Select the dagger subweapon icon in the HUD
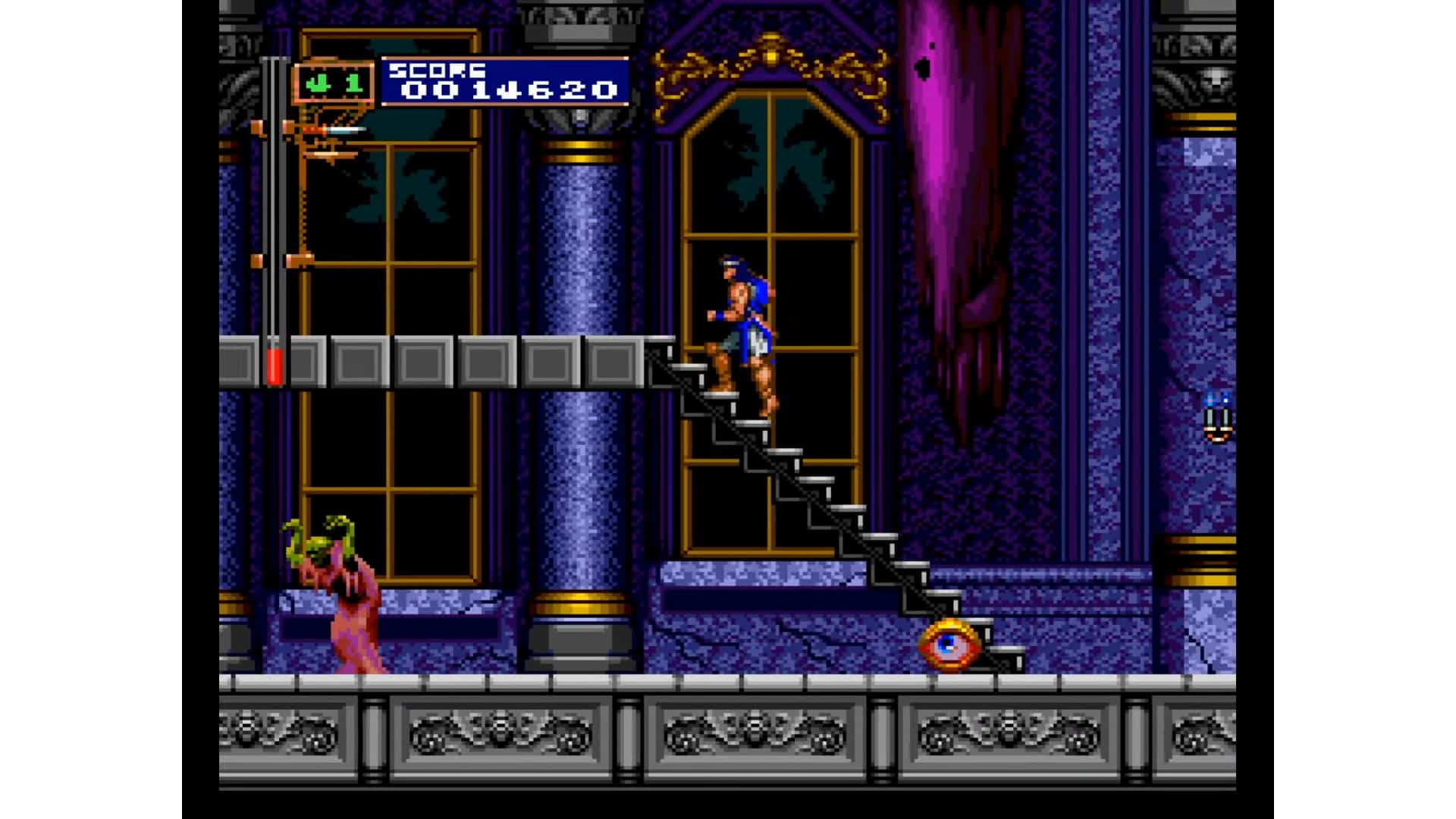 [334, 131]
